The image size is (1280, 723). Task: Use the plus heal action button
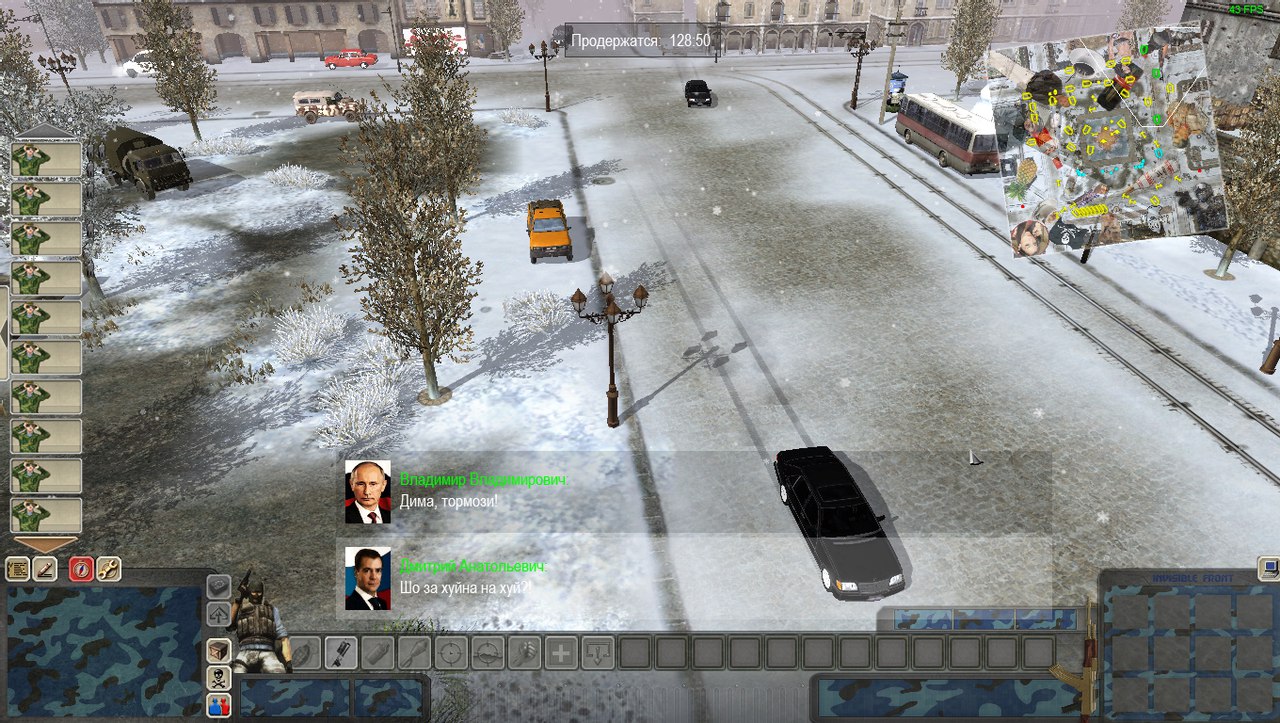(x=561, y=653)
